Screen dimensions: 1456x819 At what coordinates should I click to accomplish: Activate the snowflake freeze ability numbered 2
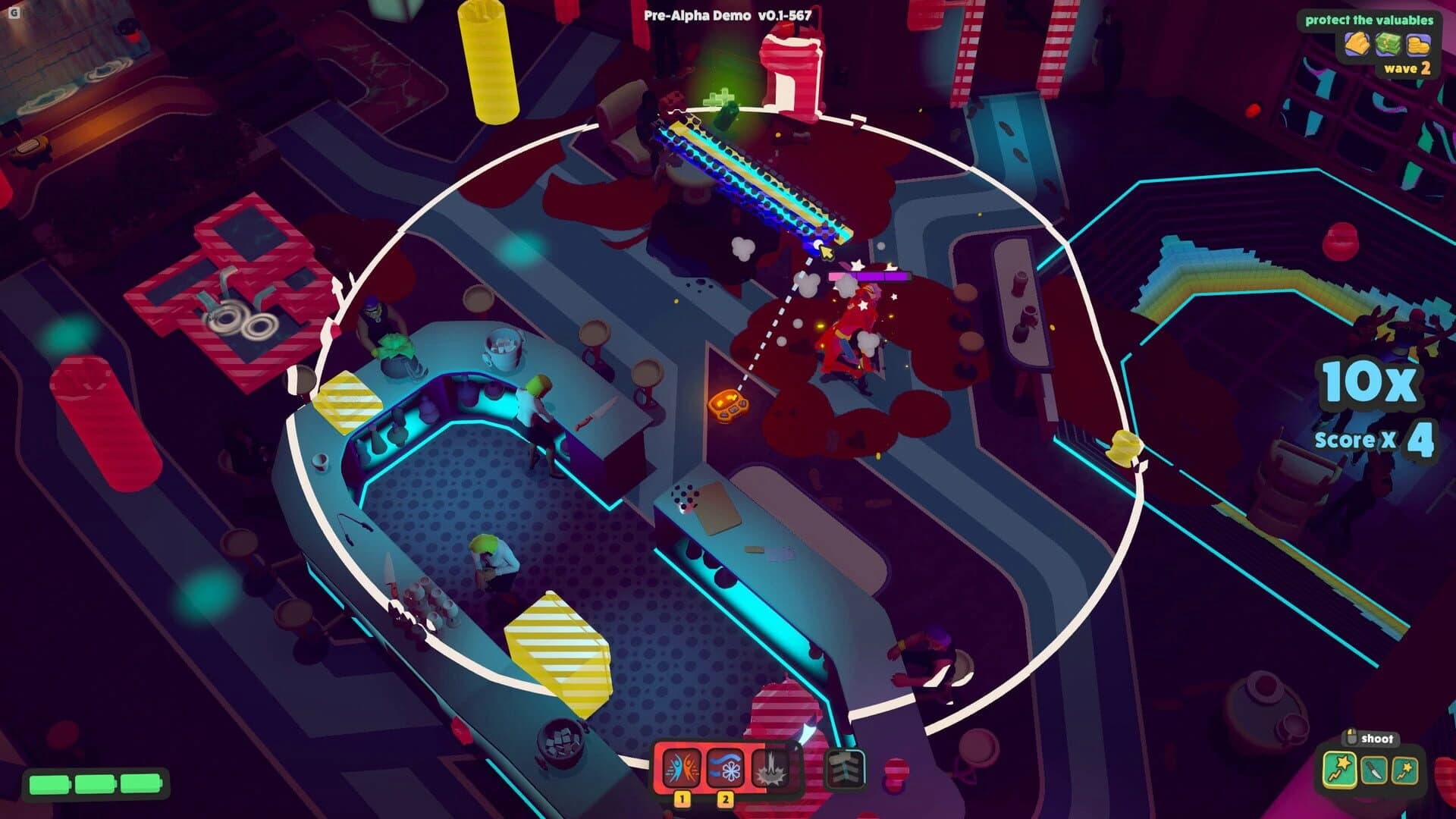(724, 768)
